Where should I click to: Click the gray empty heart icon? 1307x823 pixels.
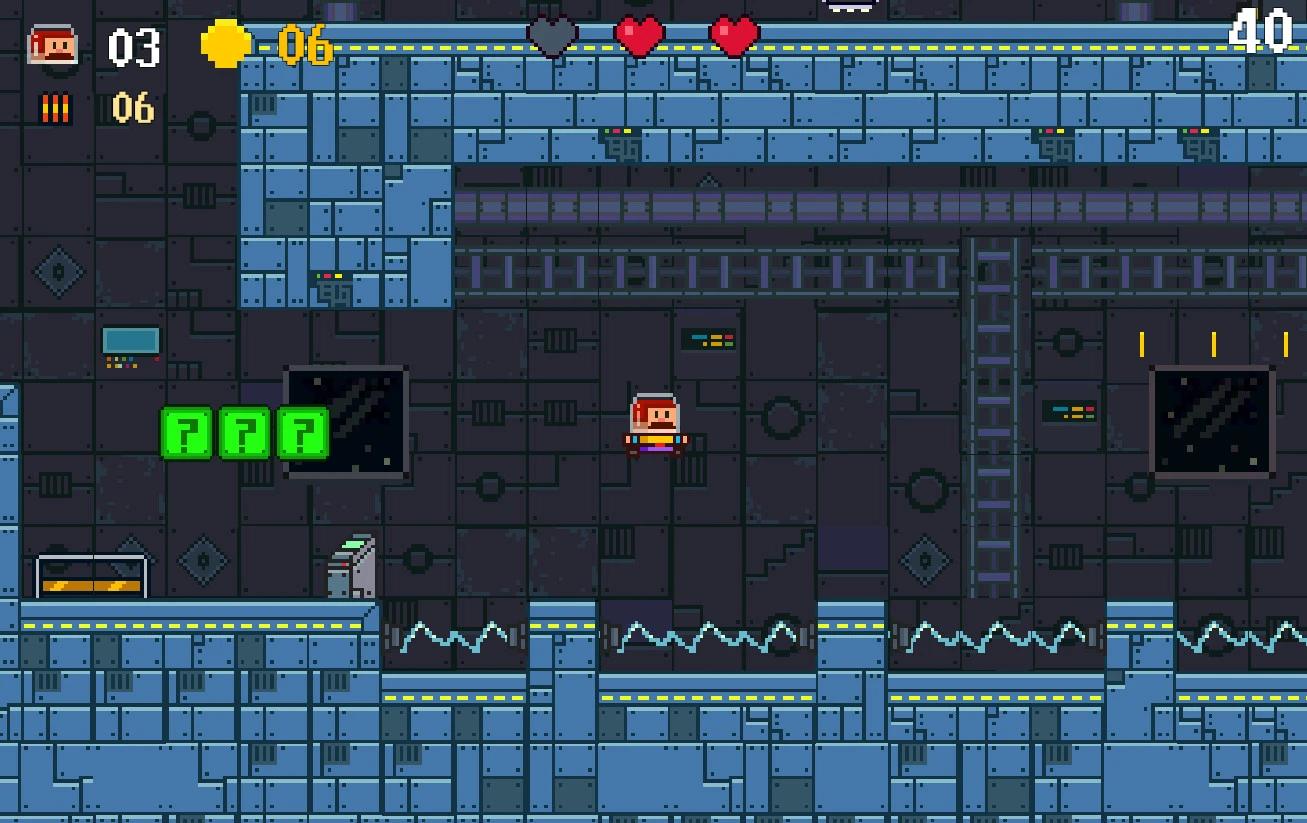tap(553, 37)
